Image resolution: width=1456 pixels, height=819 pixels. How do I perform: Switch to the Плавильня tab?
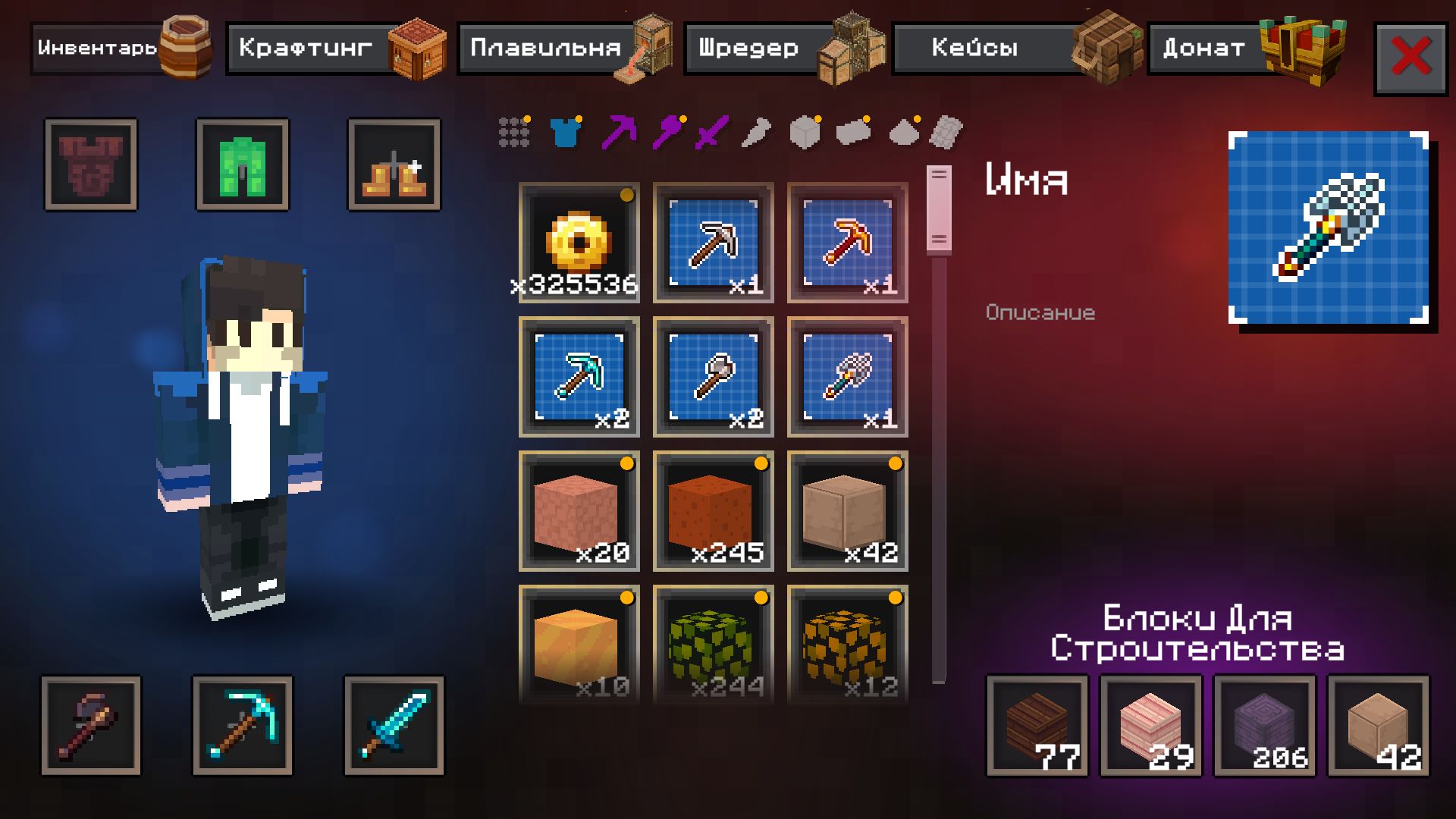tap(554, 49)
